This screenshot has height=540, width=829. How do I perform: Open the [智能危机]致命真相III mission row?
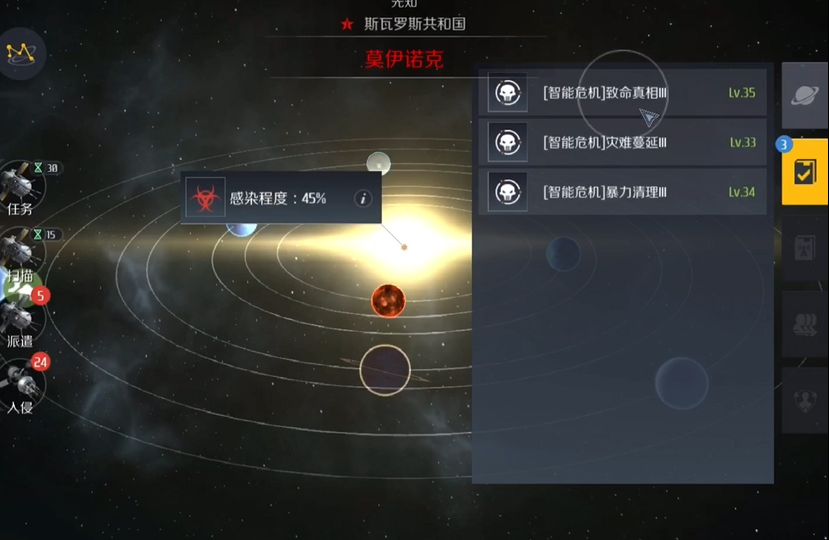click(x=622, y=93)
